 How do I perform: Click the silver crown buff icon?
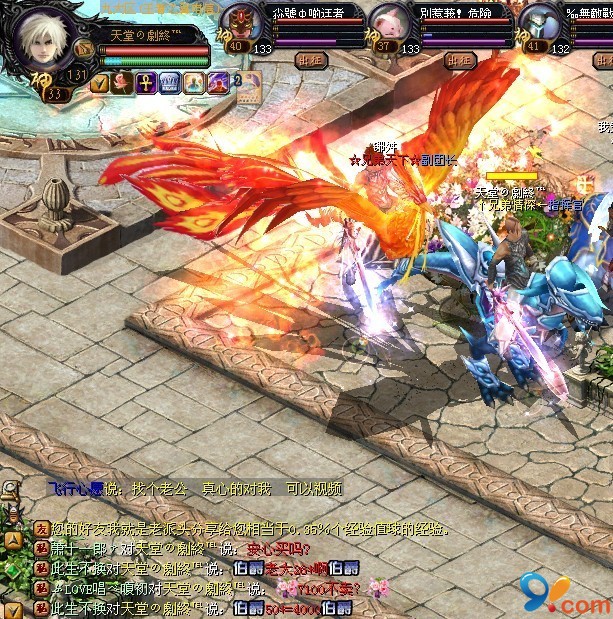click(x=168, y=83)
